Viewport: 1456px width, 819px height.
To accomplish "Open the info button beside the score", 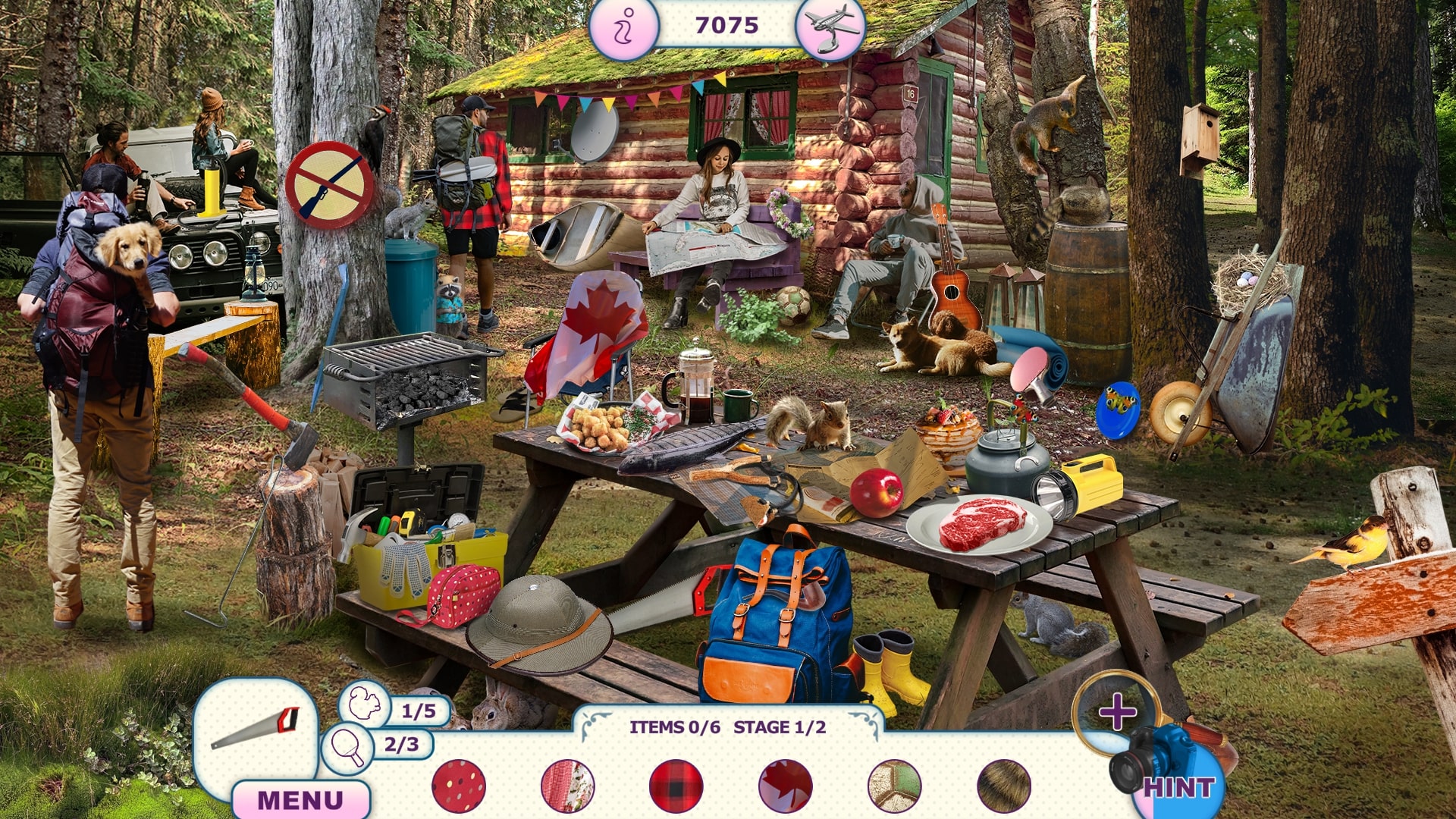I will tap(623, 28).
